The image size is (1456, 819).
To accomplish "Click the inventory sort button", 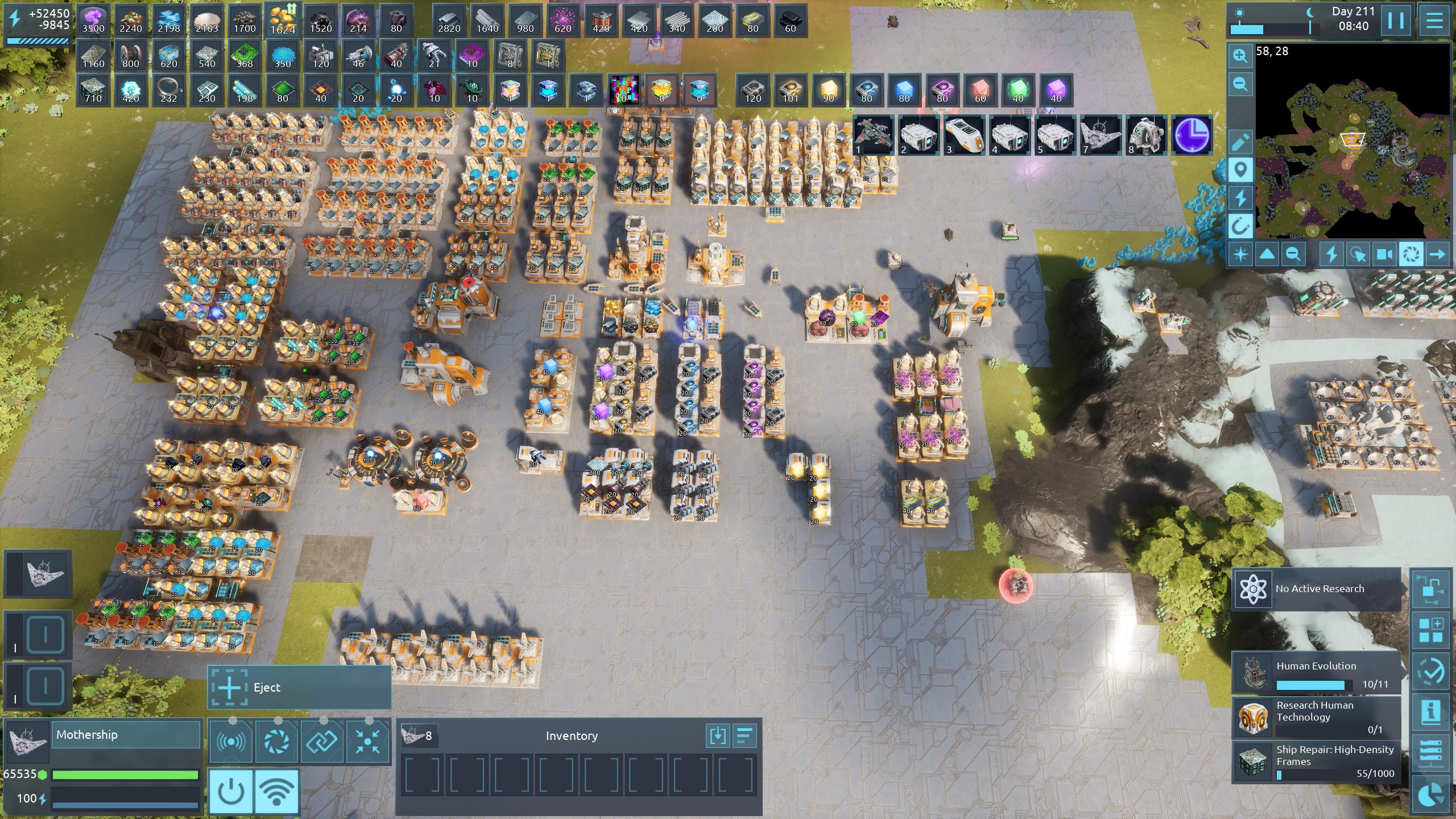I will (x=745, y=736).
